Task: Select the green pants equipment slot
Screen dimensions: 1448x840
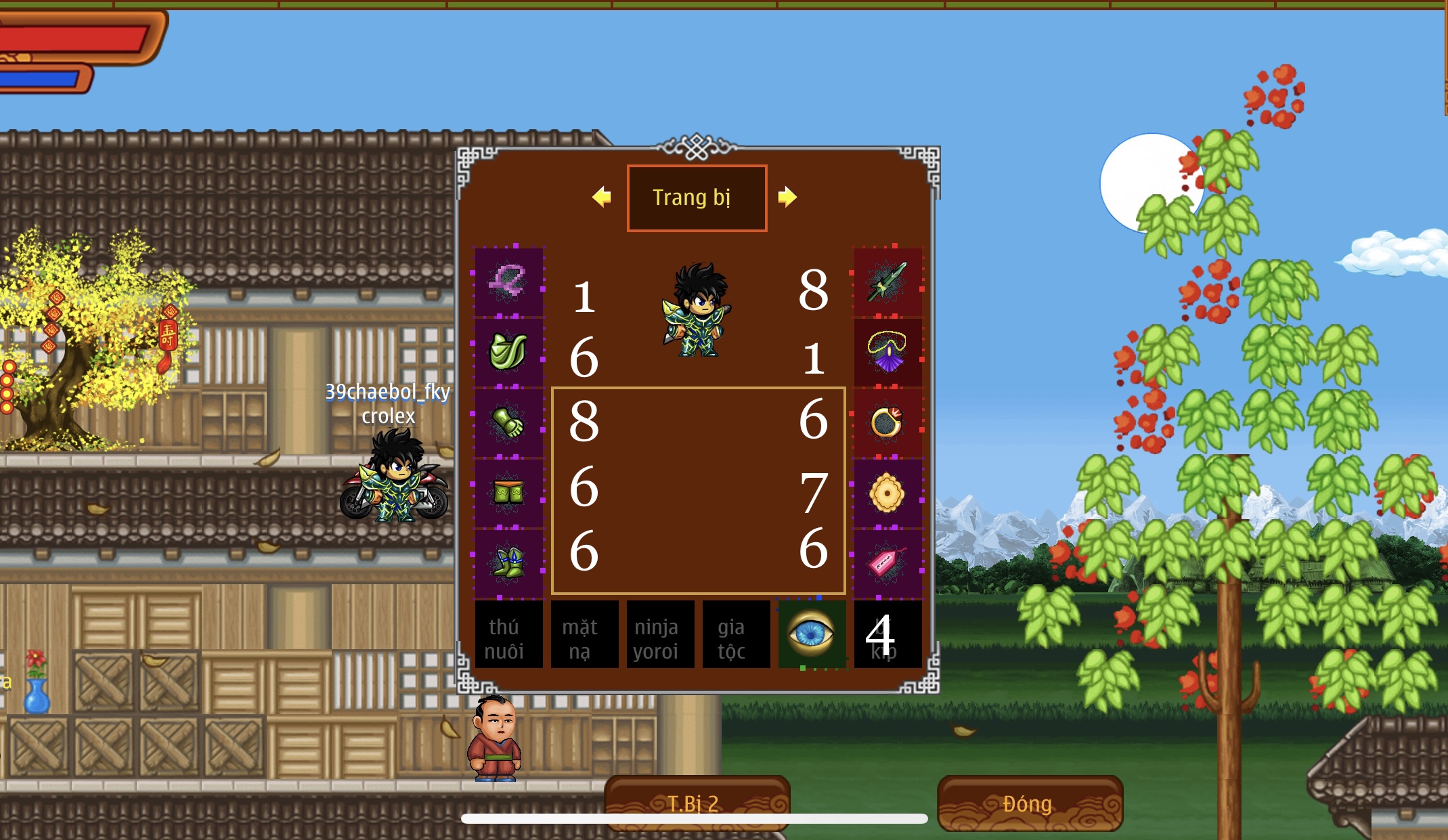Action: tap(508, 492)
